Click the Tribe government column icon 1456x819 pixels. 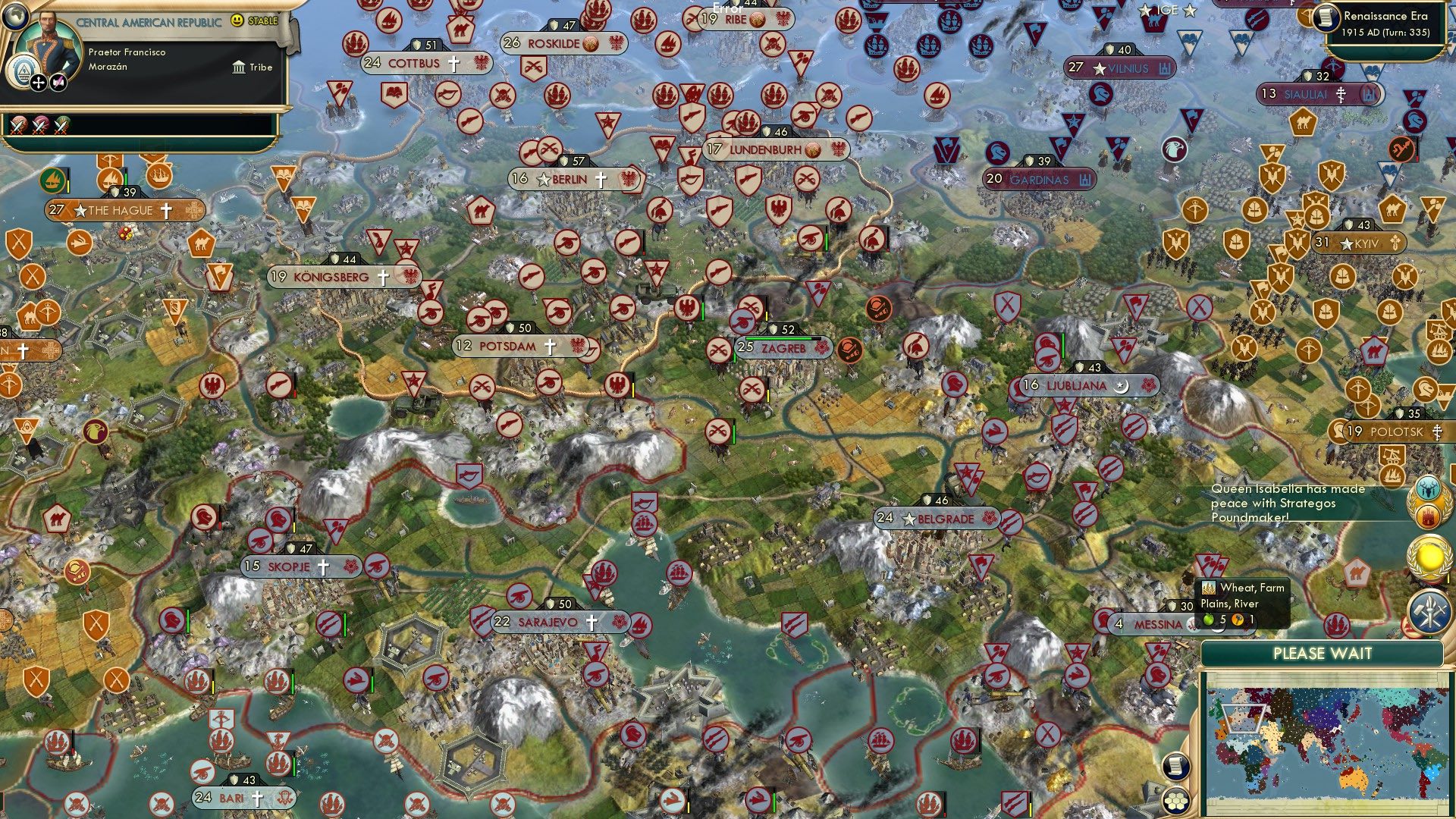tap(239, 67)
